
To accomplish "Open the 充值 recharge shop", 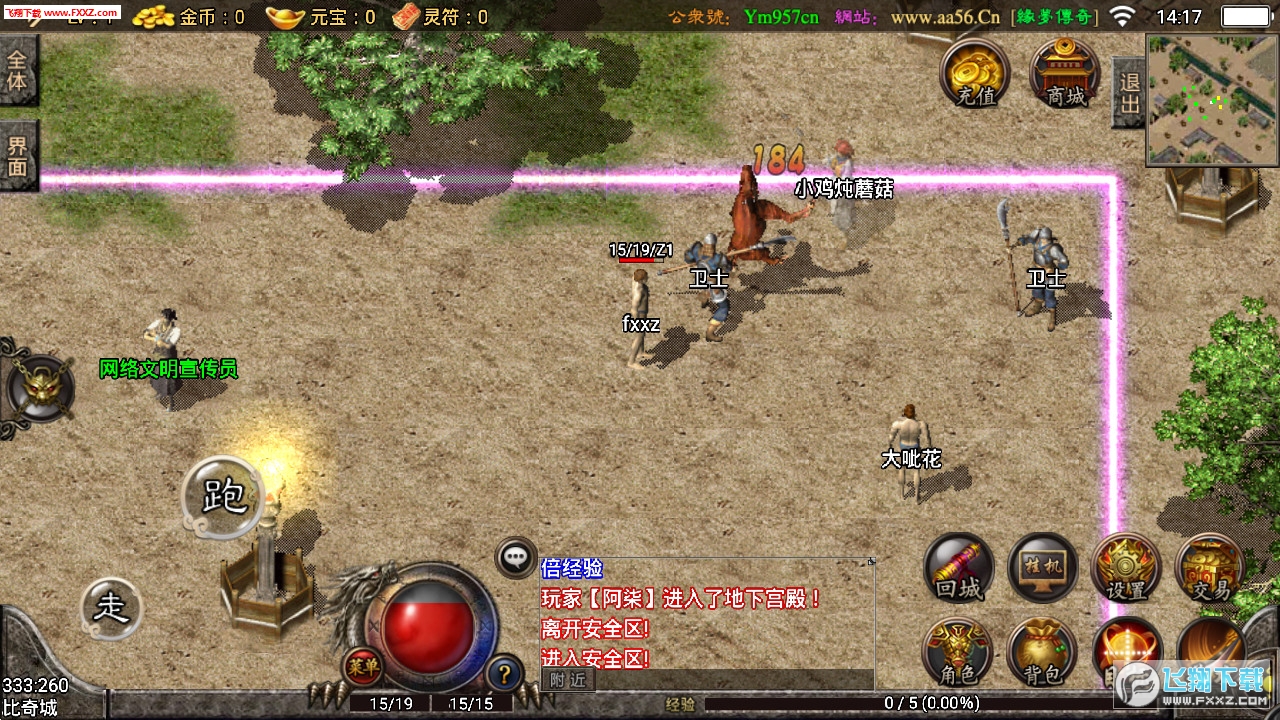I will [975, 73].
